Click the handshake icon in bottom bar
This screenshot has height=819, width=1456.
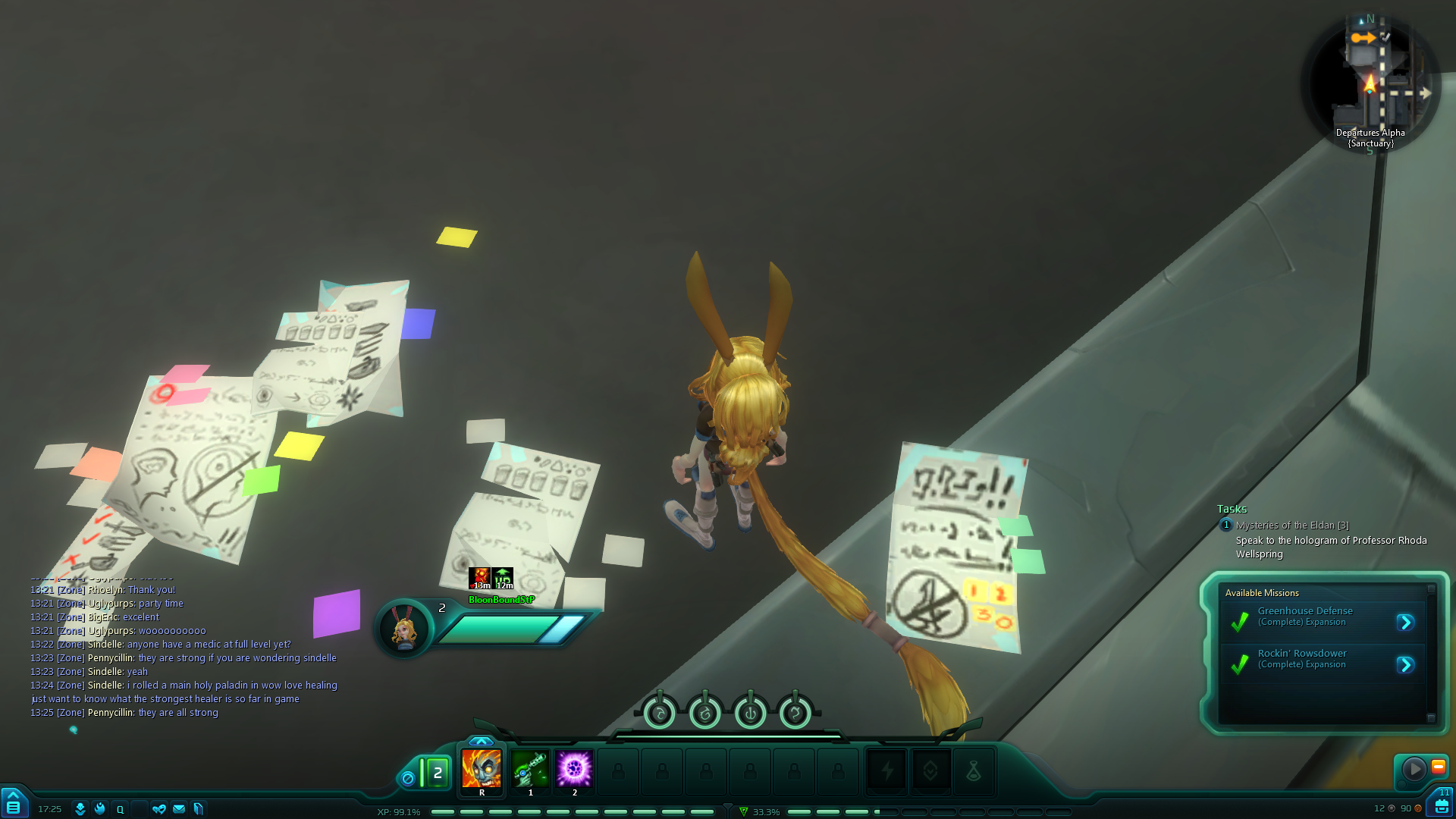[158, 809]
